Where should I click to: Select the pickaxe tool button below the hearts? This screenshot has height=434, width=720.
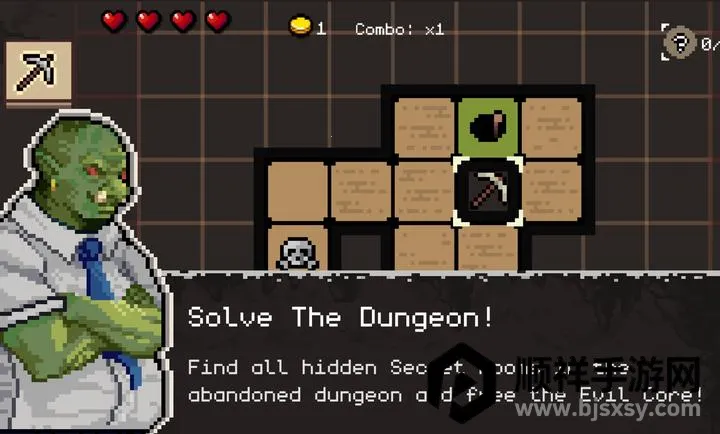(x=39, y=71)
